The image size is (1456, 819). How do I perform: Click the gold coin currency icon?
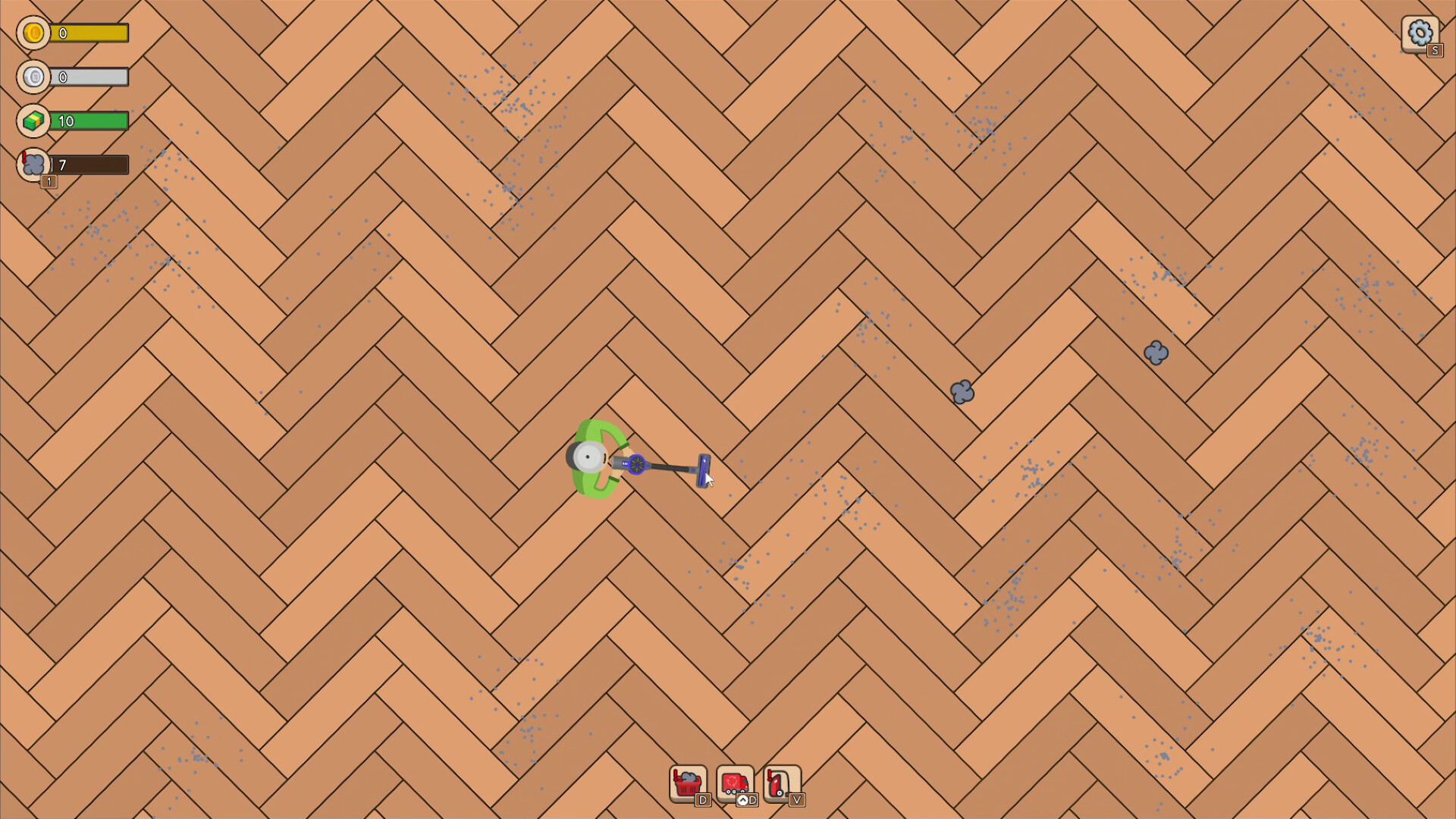coord(33,33)
